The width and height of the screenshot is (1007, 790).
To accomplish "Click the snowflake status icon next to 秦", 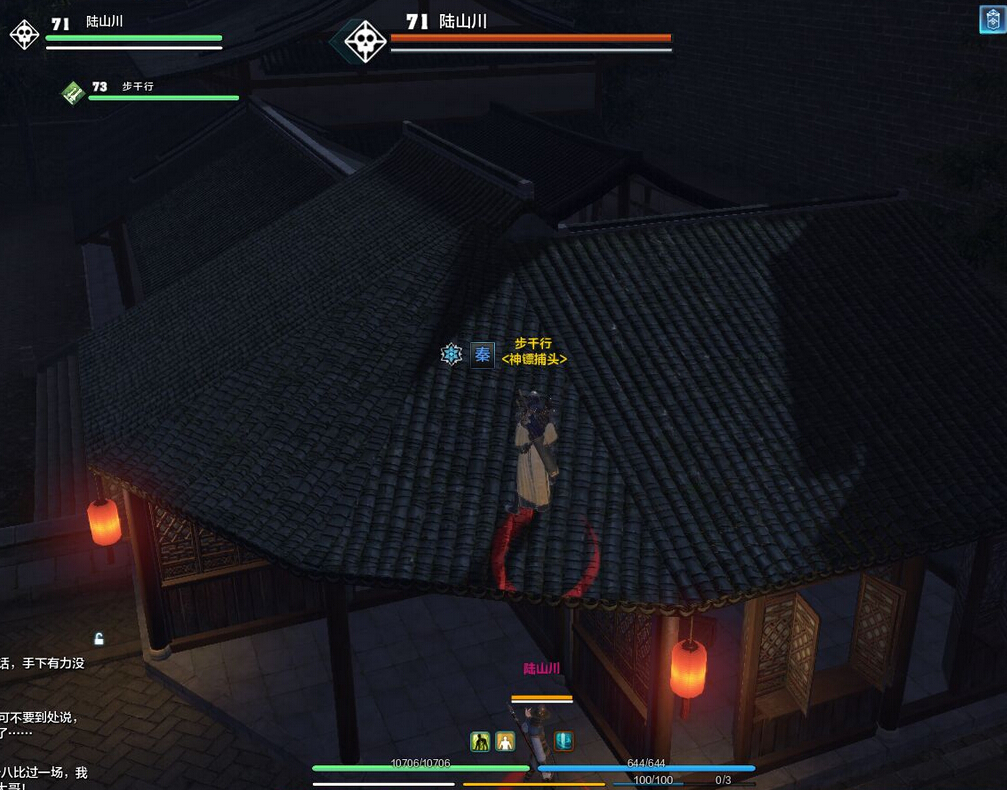I will pos(452,354).
